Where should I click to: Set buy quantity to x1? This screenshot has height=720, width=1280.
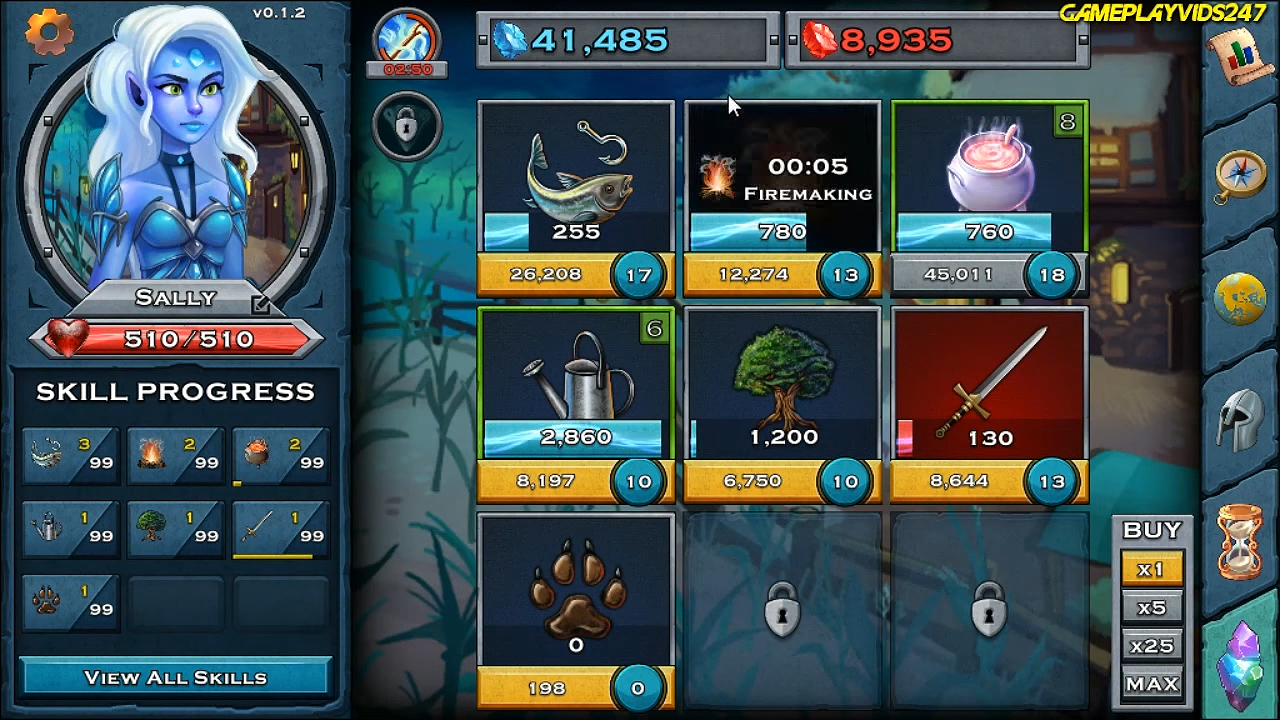[1152, 568]
